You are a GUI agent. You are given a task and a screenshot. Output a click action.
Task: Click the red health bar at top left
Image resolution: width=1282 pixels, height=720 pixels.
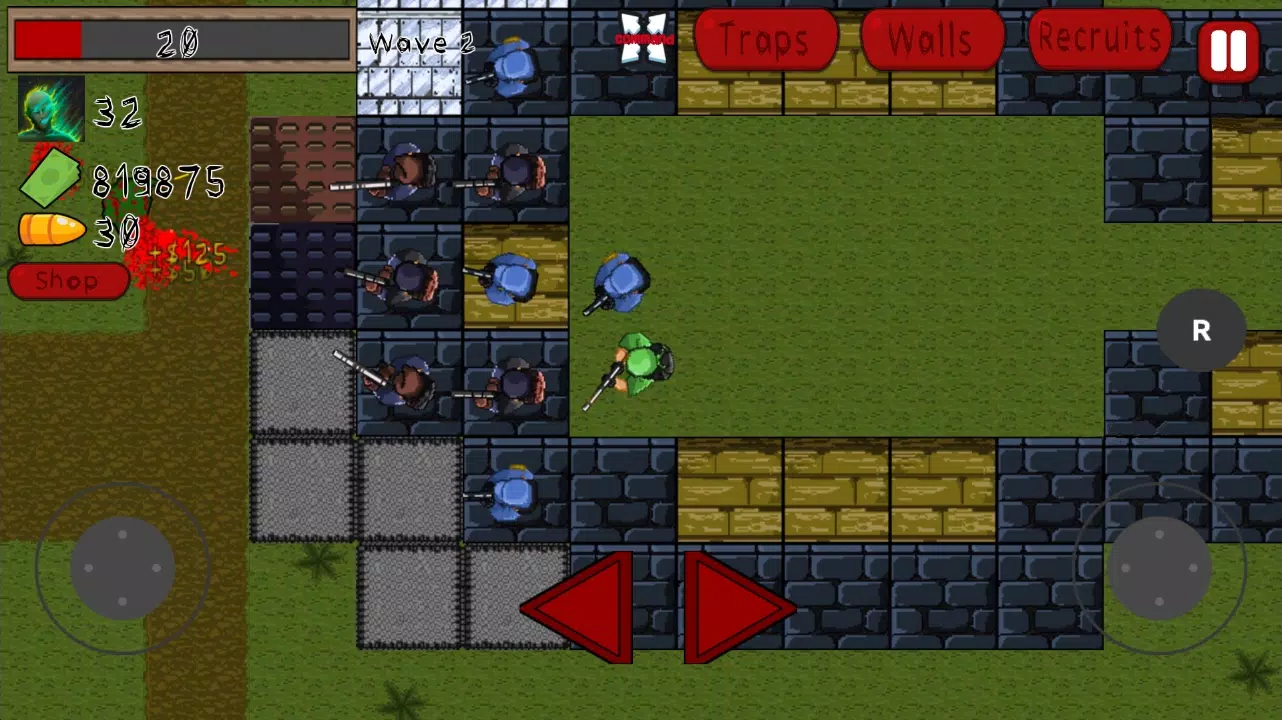pos(47,40)
